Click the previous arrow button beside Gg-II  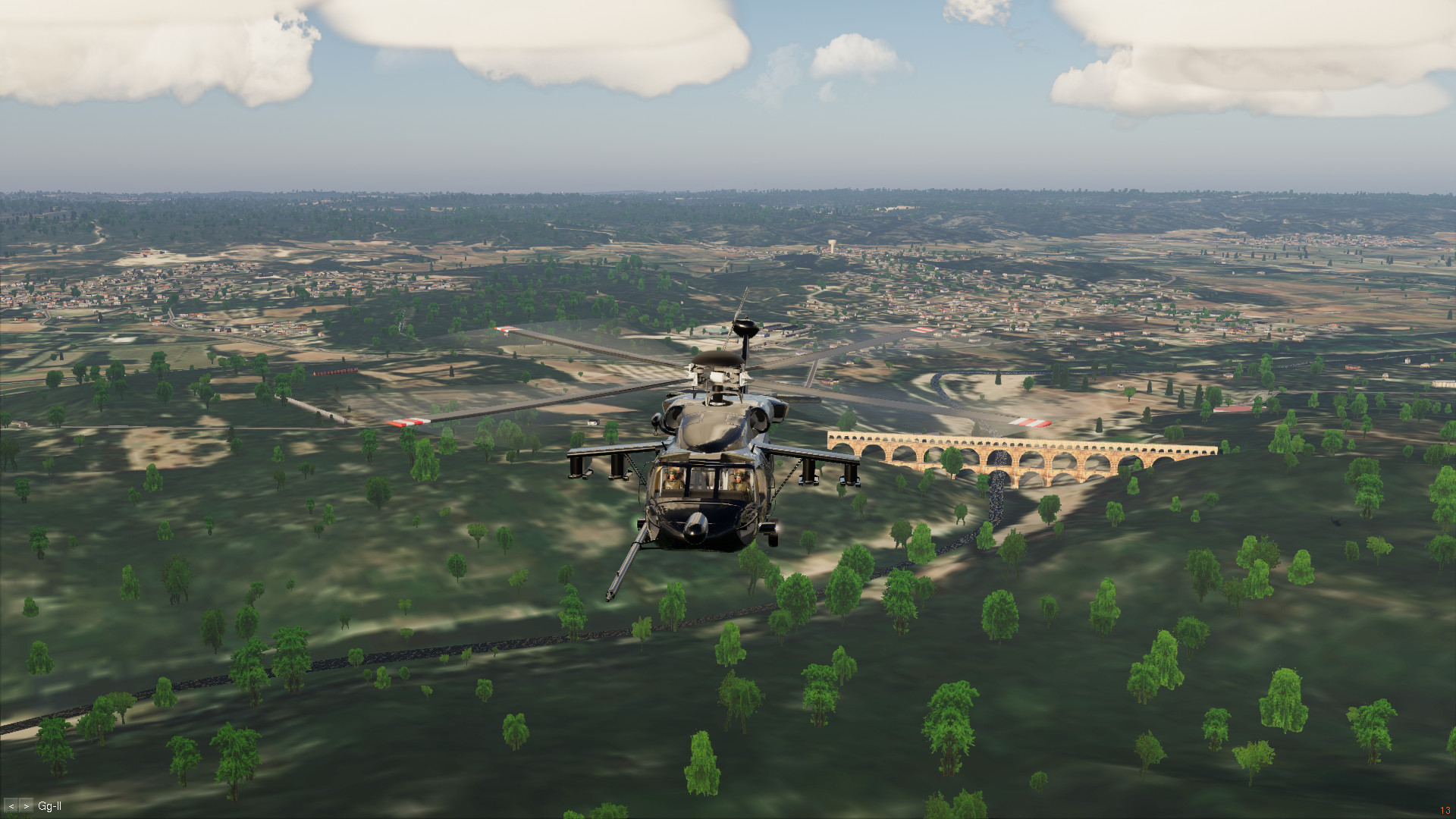(11, 806)
